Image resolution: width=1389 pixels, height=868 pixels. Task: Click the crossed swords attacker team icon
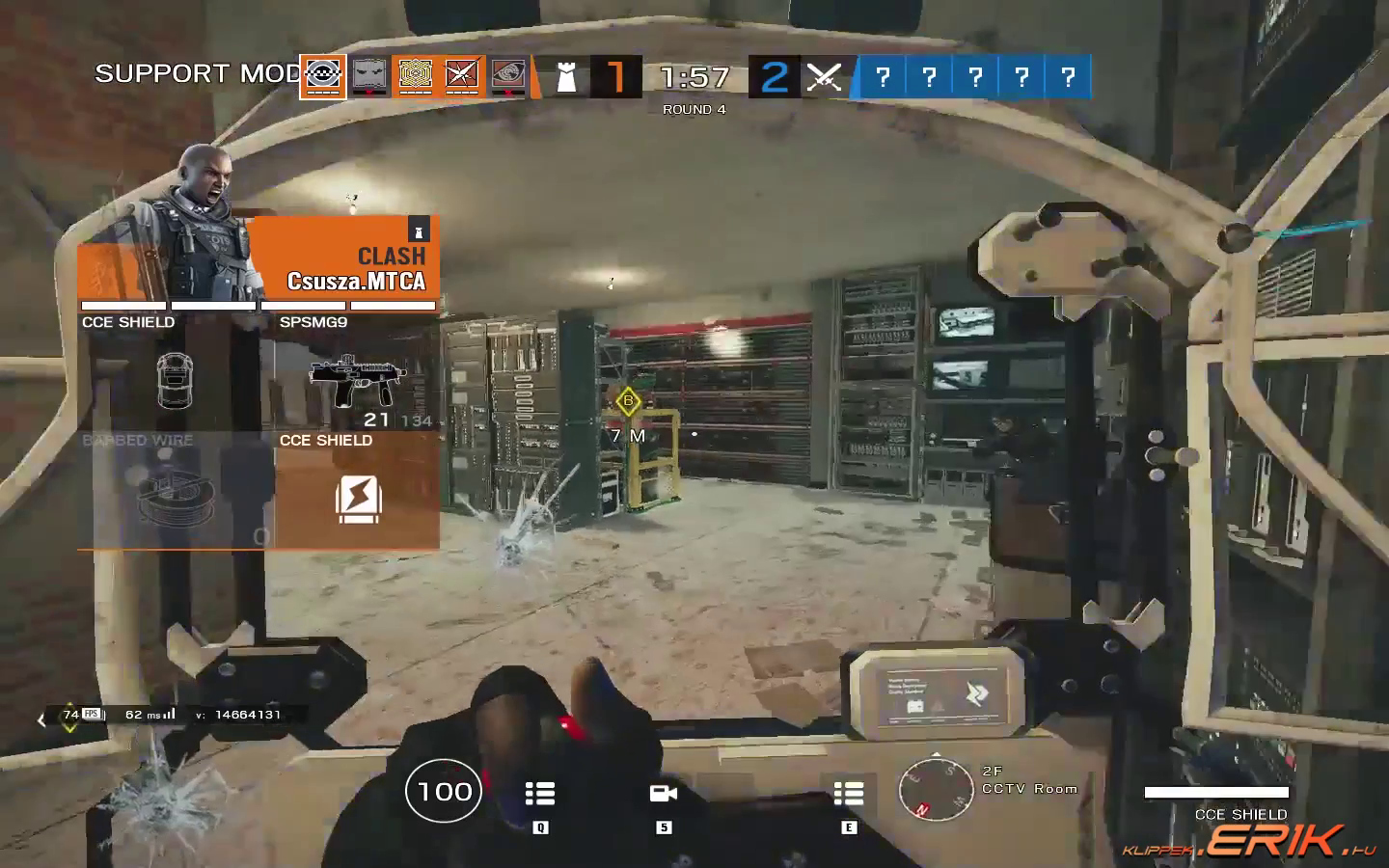[x=823, y=77]
